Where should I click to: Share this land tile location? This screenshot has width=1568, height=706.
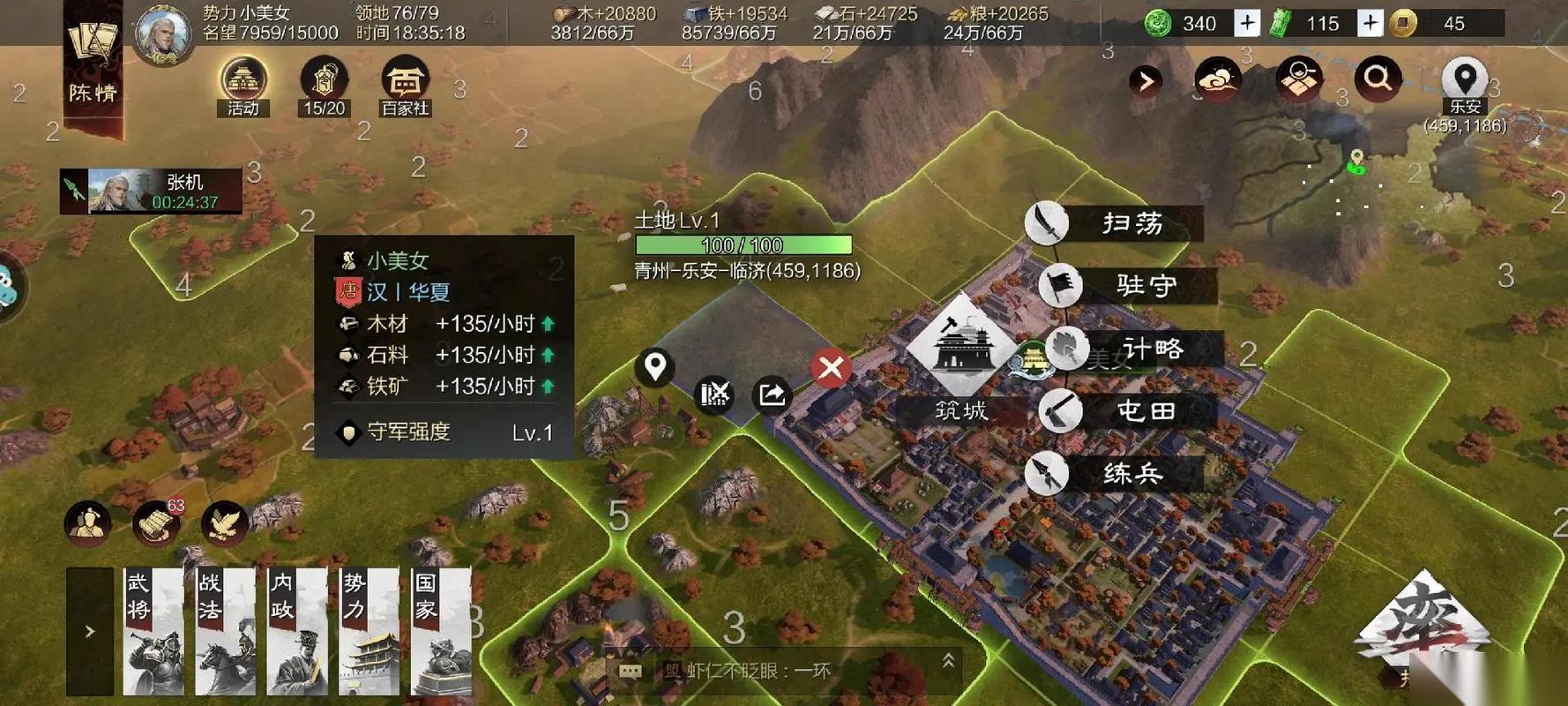pyautogui.click(x=773, y=394)
